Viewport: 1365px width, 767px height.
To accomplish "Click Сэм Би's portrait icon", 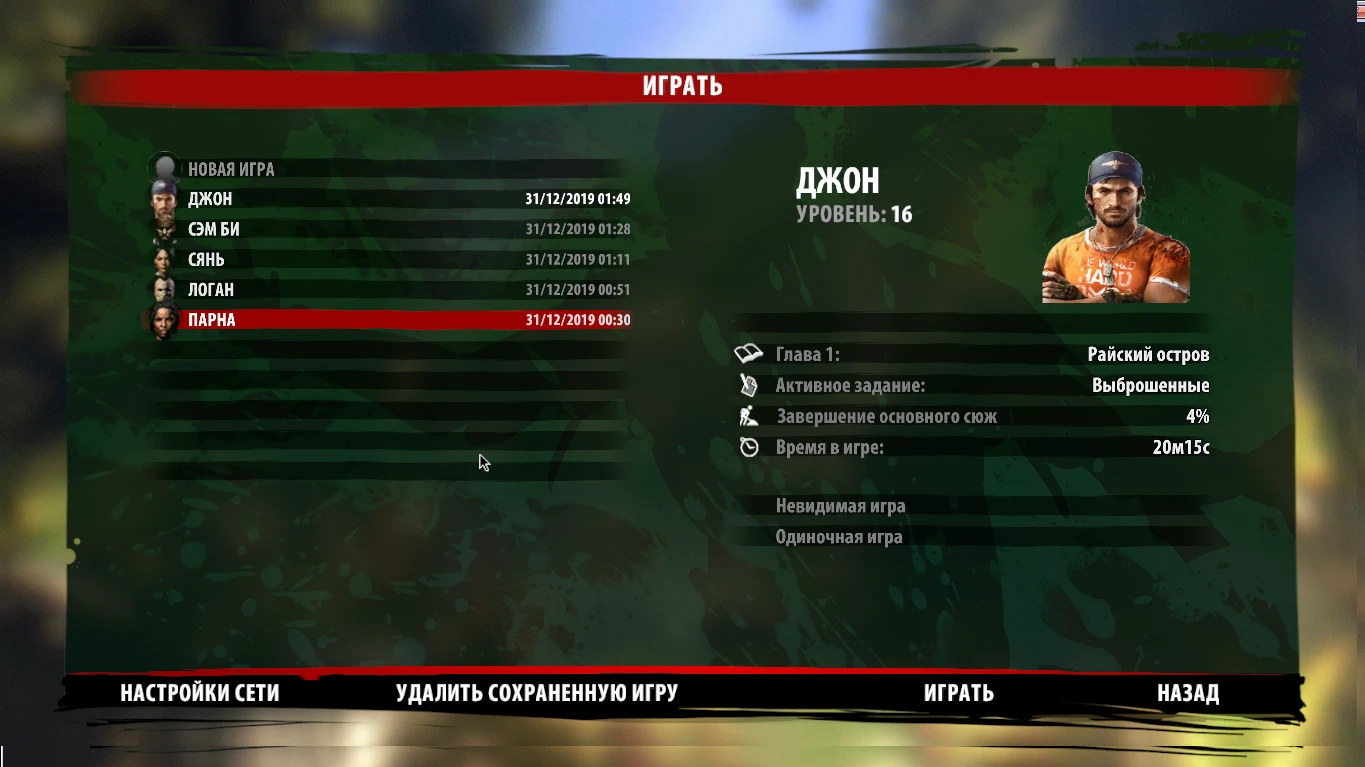I will point(162,228).
